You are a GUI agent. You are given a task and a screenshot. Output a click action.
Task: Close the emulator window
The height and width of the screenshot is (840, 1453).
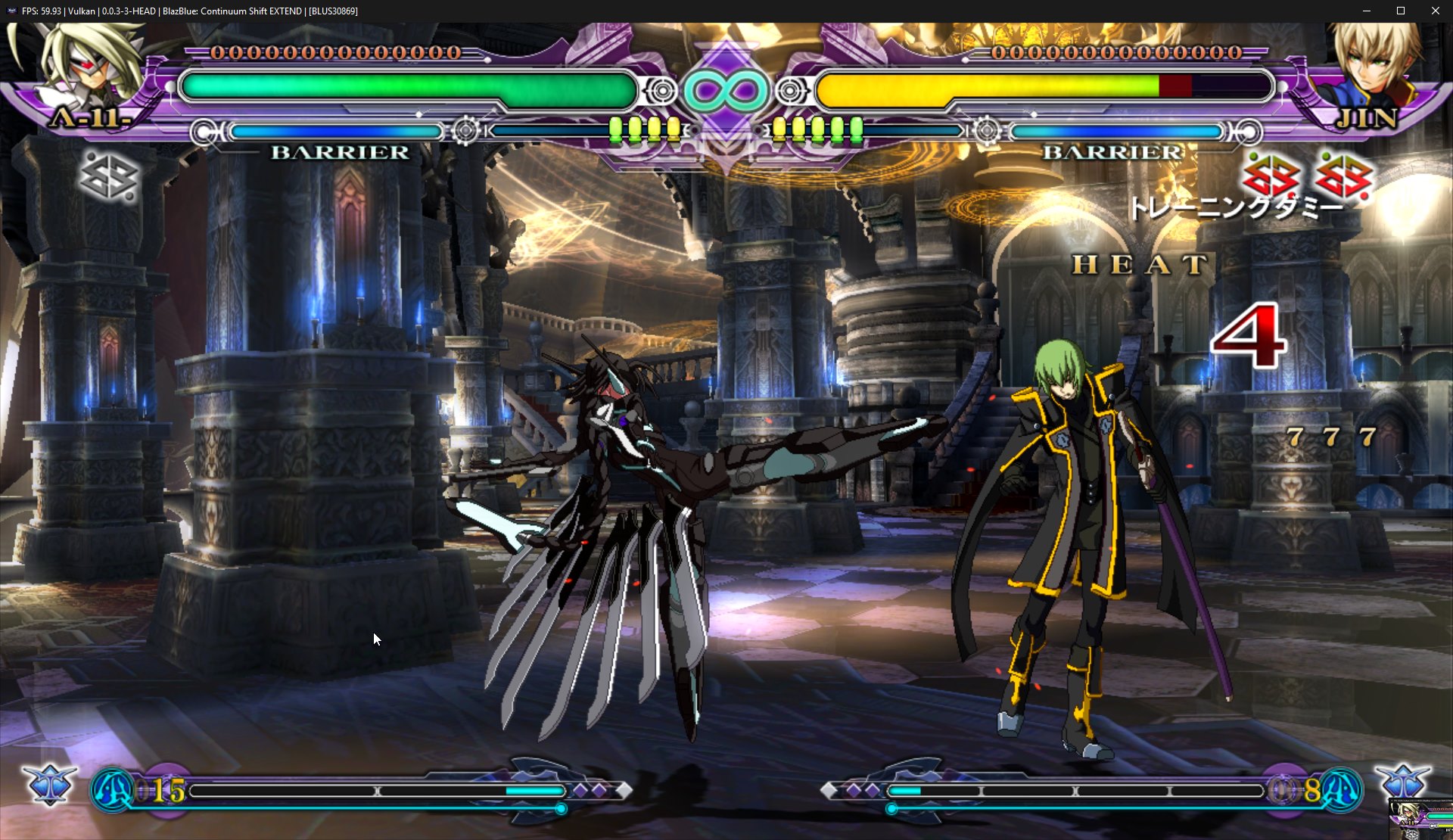[x=1435, y=11]
